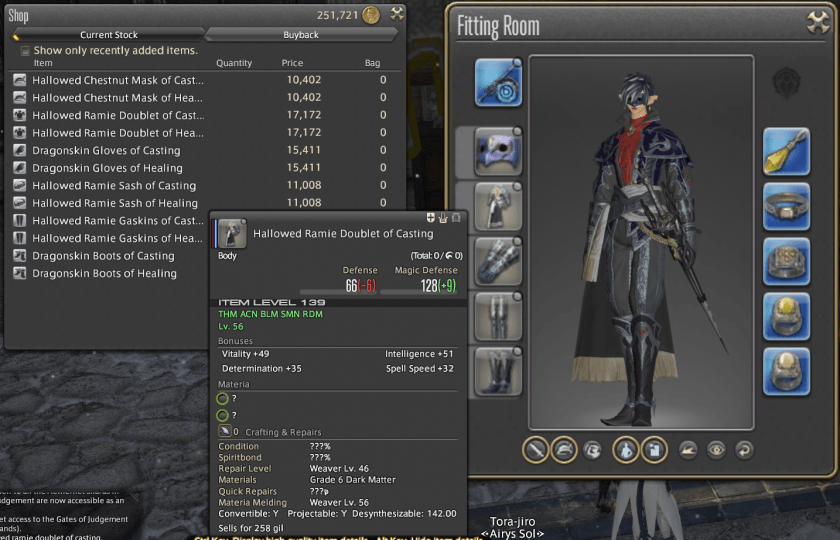Select Hallowed Ramie Sash of Casting

tap(114, 186)
